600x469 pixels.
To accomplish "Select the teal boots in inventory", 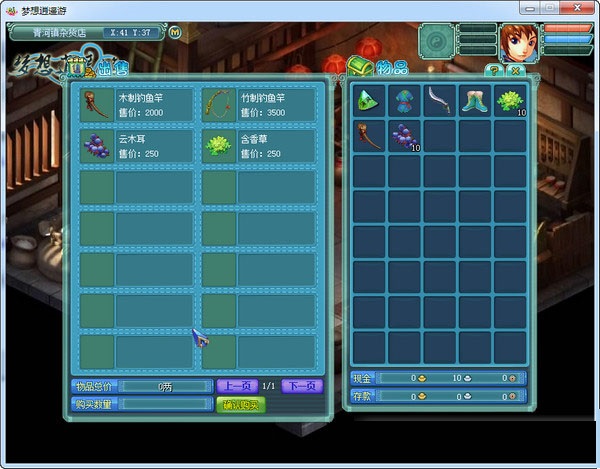I will click(475, 100).
